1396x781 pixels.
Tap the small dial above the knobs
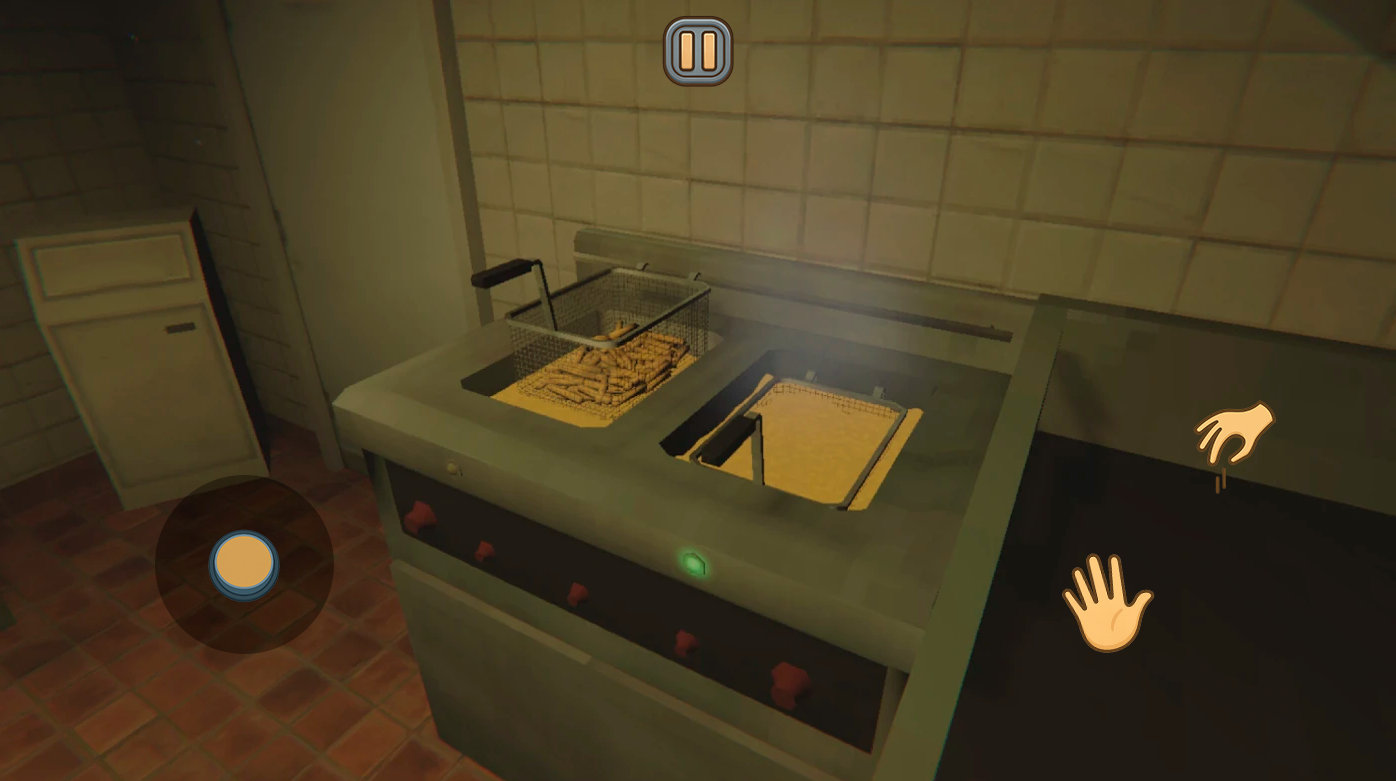pos(453,467)
